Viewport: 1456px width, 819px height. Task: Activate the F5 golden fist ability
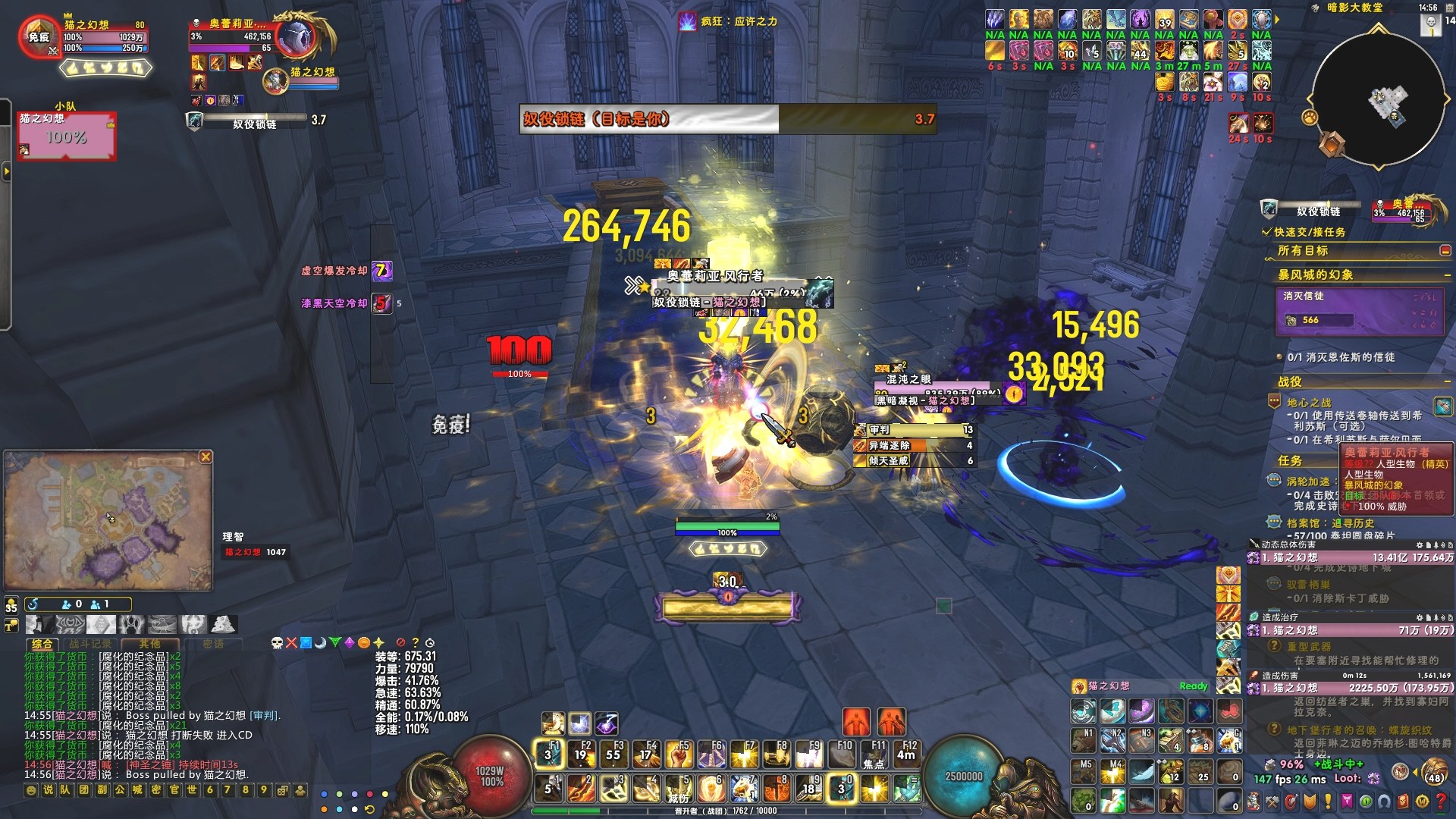click(679, 755)
